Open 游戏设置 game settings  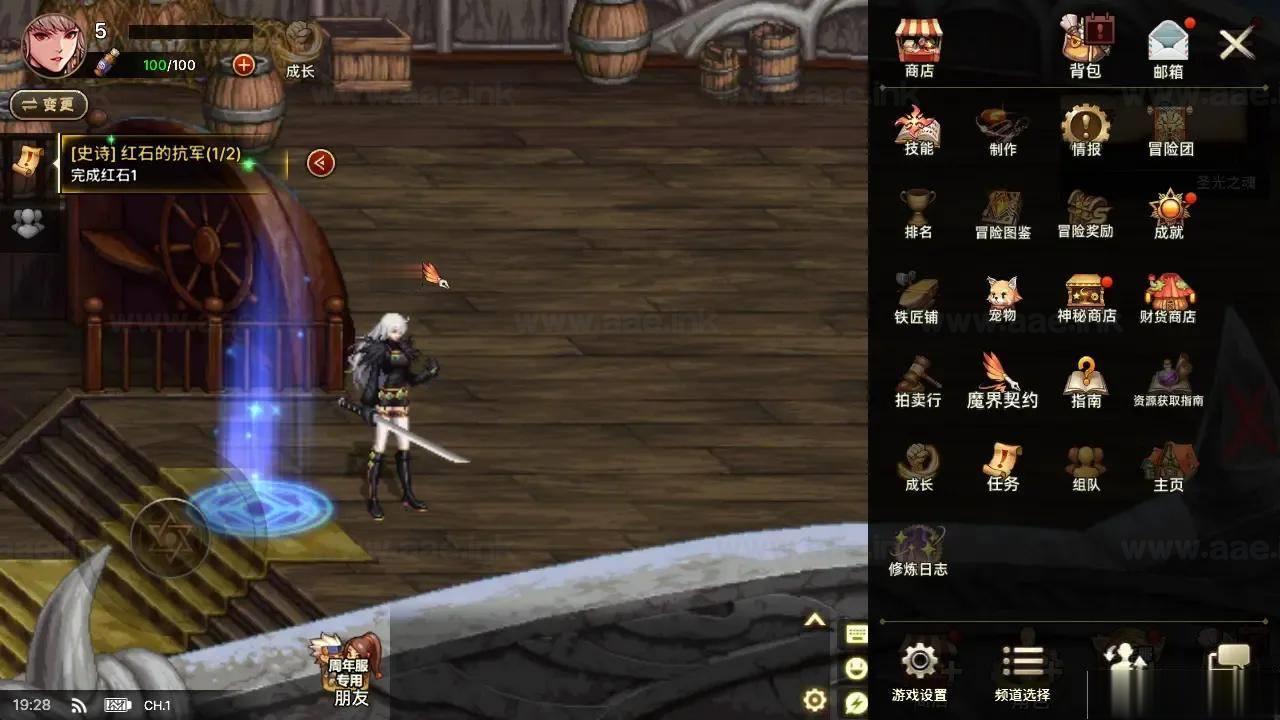[x=919, y=671]
